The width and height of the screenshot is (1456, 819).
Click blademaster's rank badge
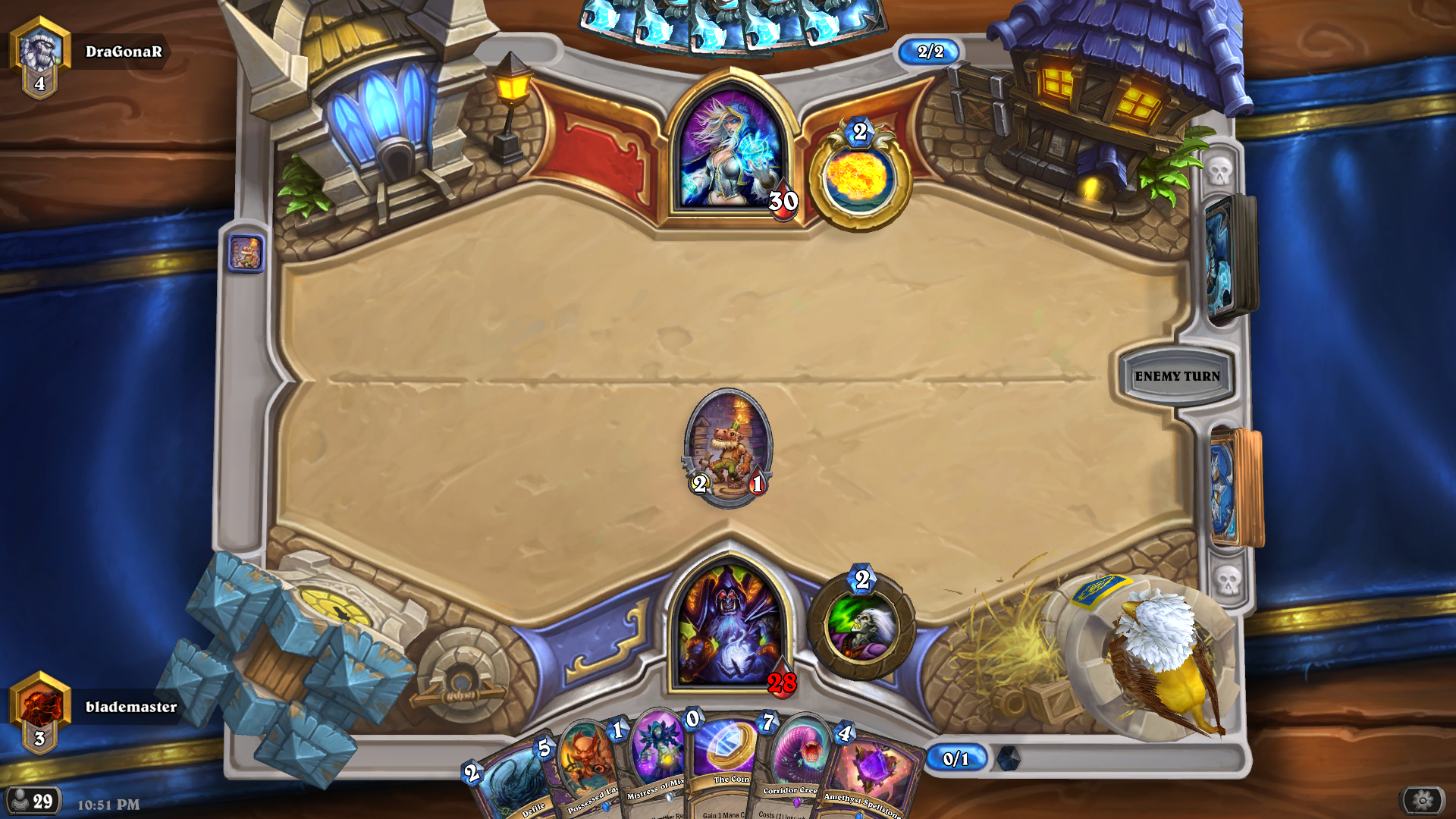(x=40, y=711)
